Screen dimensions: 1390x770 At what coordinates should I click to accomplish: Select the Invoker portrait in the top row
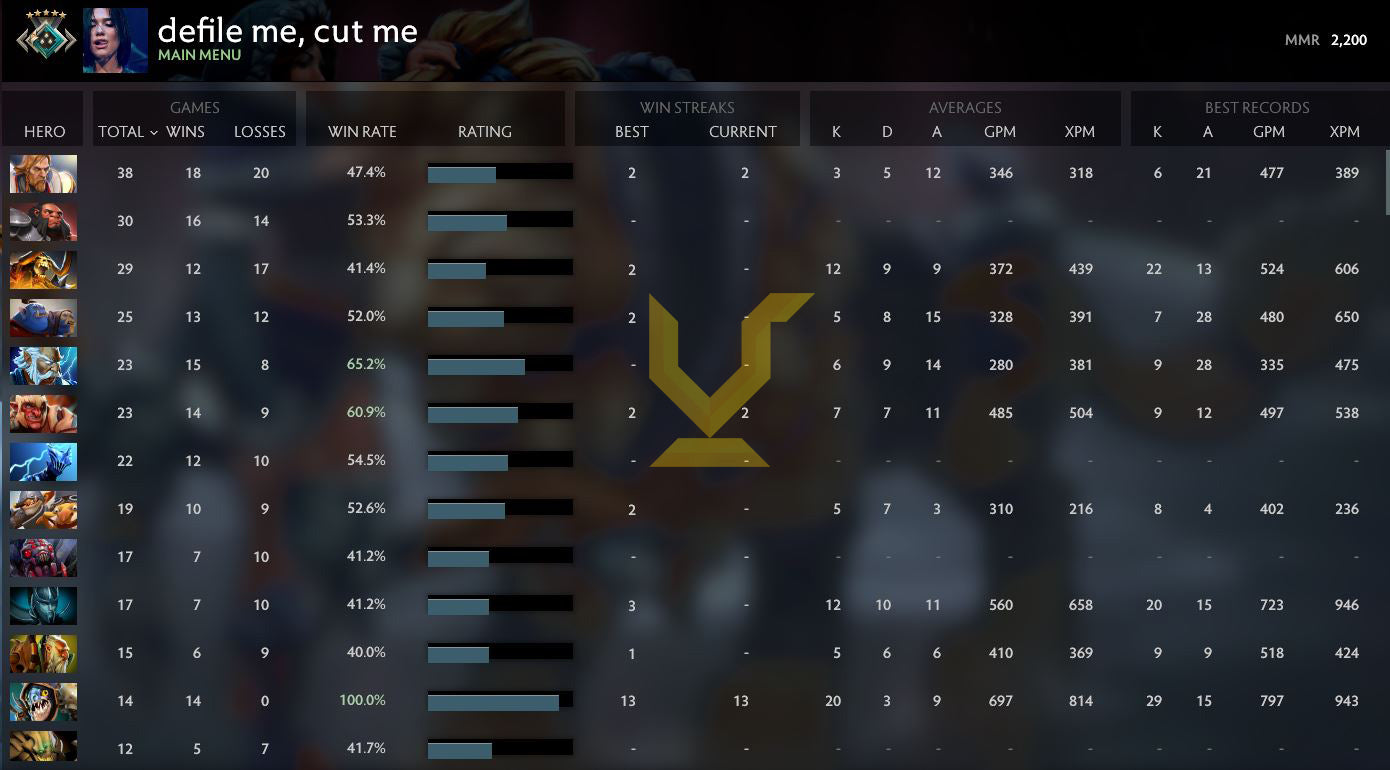click(x=43, y=173)
